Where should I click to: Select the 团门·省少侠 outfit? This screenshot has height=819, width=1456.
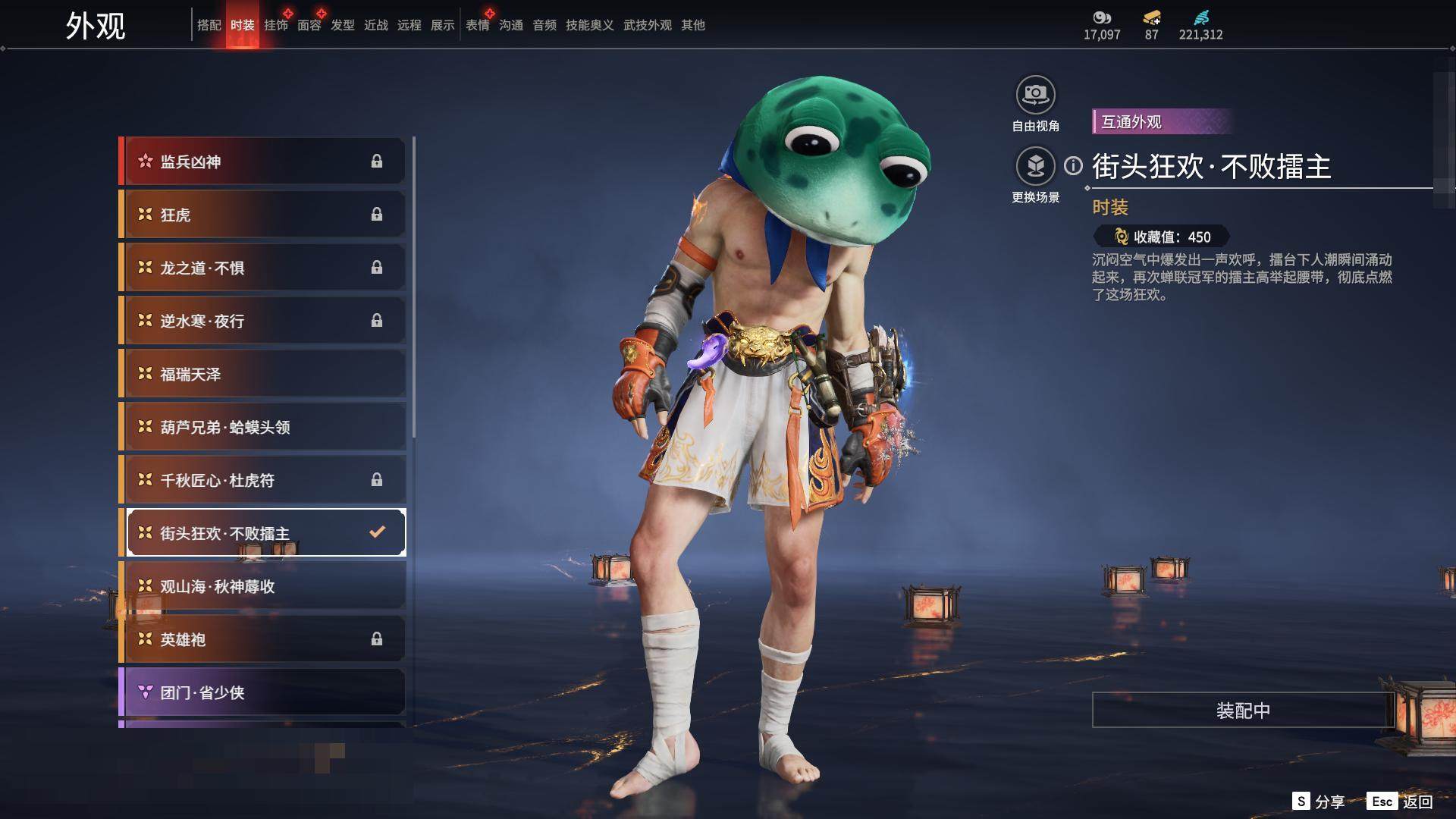point(262,692)
